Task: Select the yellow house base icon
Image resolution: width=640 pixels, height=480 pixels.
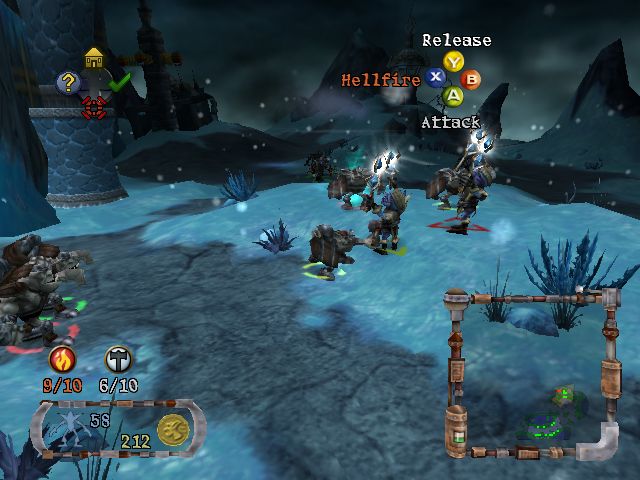Action: click(94, 59)
